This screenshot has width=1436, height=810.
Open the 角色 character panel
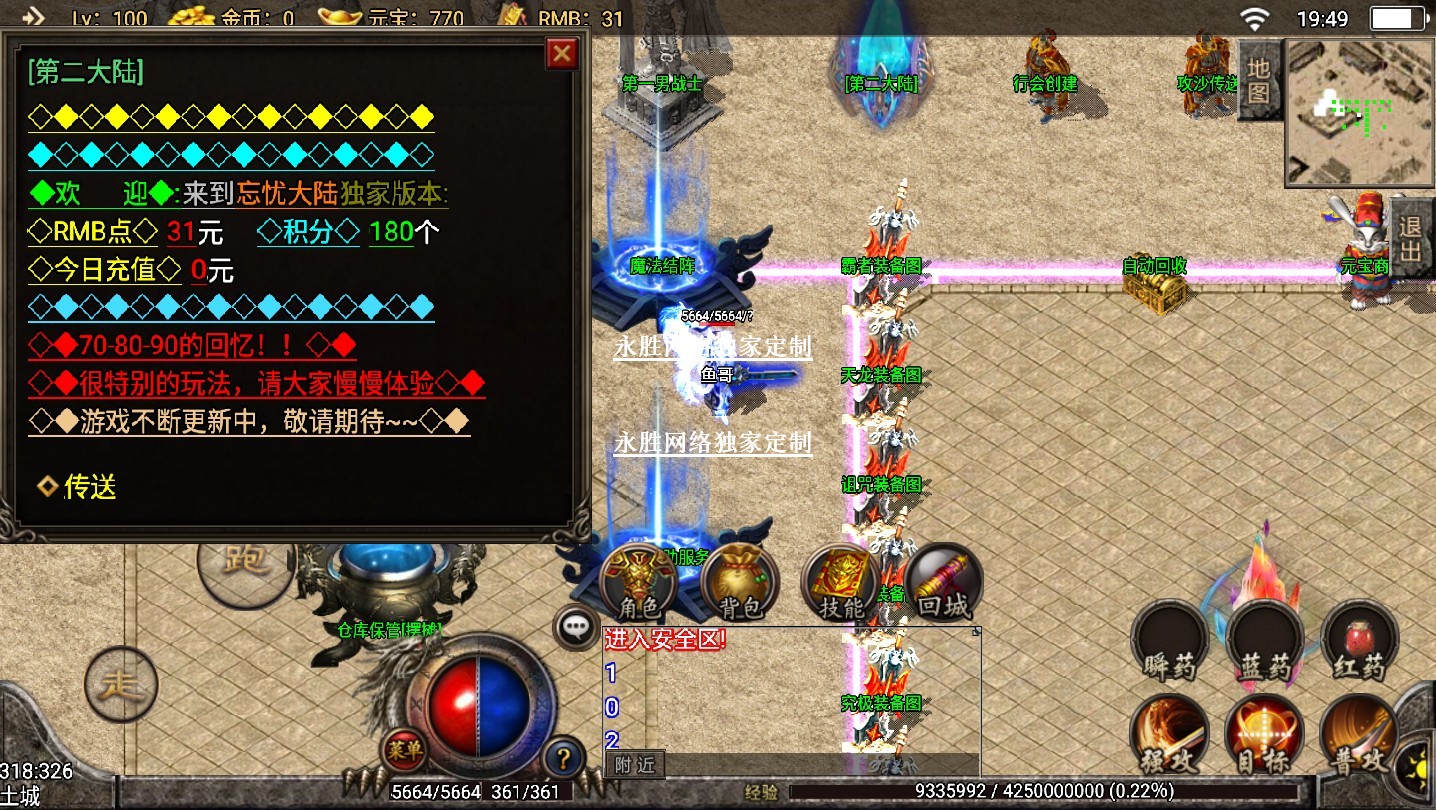pyautogui.click(x=639, y=585)
